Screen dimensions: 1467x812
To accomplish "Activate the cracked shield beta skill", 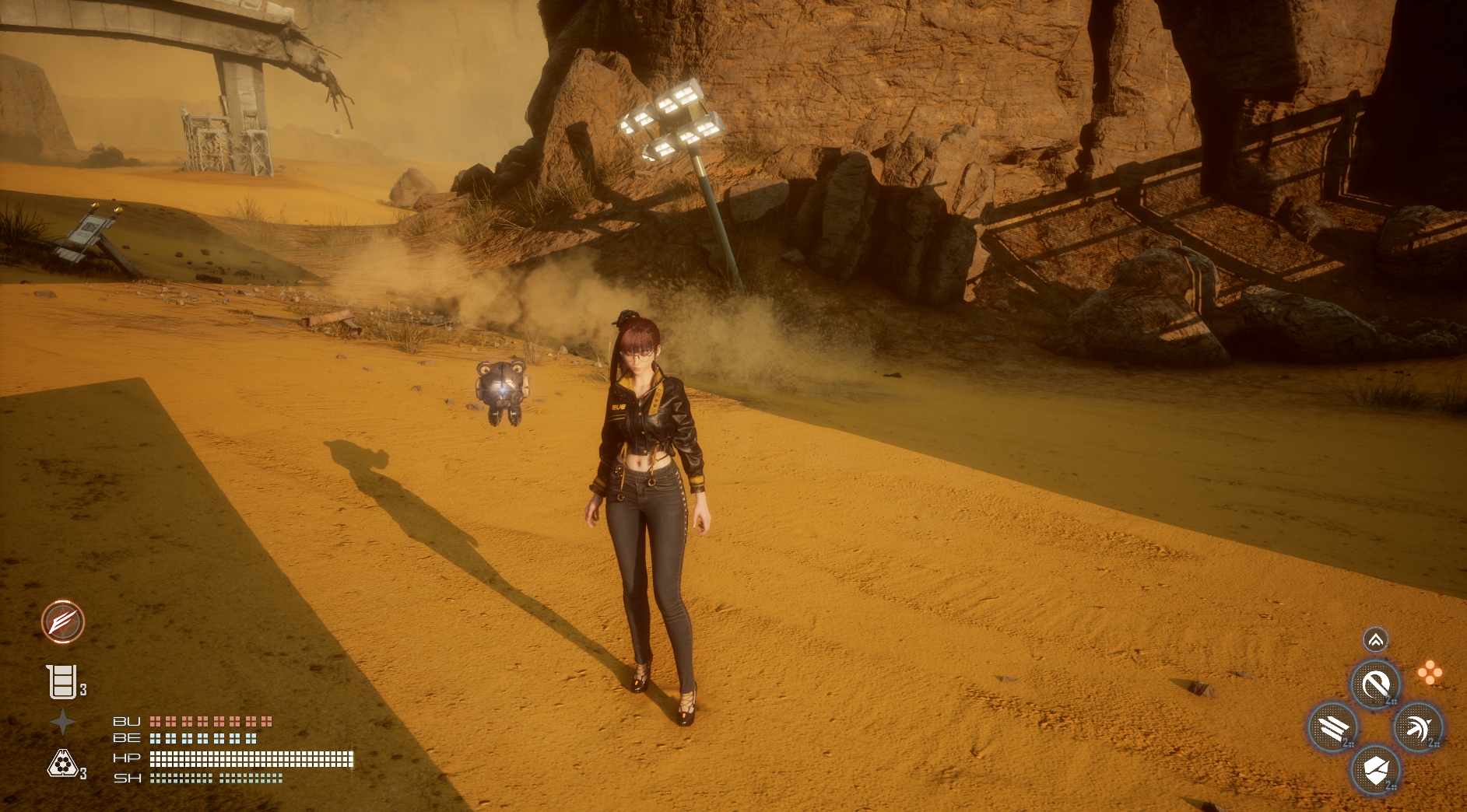I will click(x=1375, y=770).
